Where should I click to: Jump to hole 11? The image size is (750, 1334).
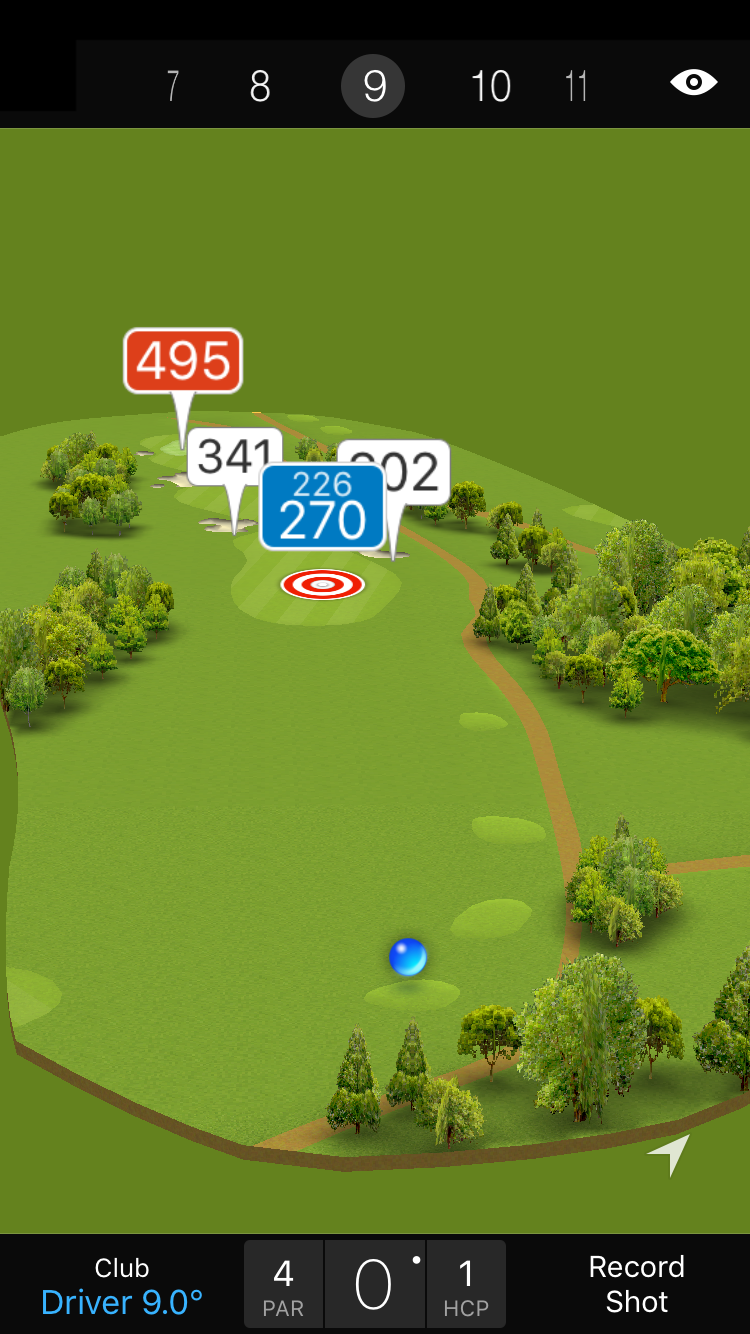pos(576,87)
